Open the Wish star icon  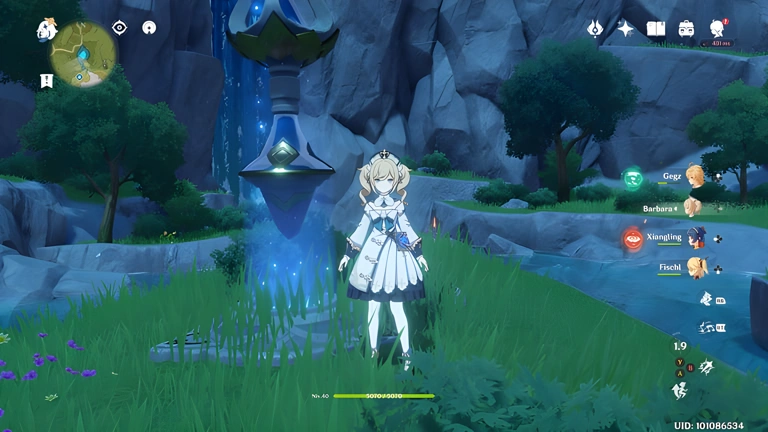[626, 29]
